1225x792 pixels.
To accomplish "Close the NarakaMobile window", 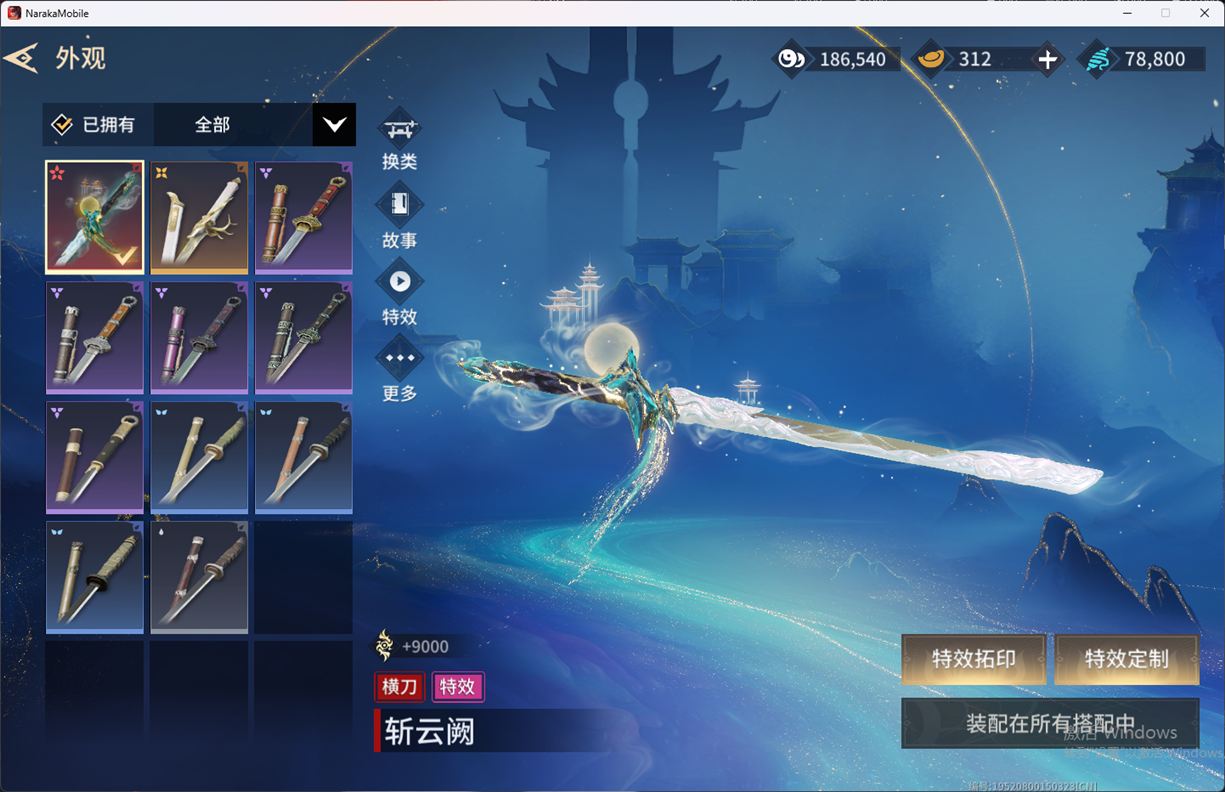I will pyautogui.click(x=1204, y=13).
